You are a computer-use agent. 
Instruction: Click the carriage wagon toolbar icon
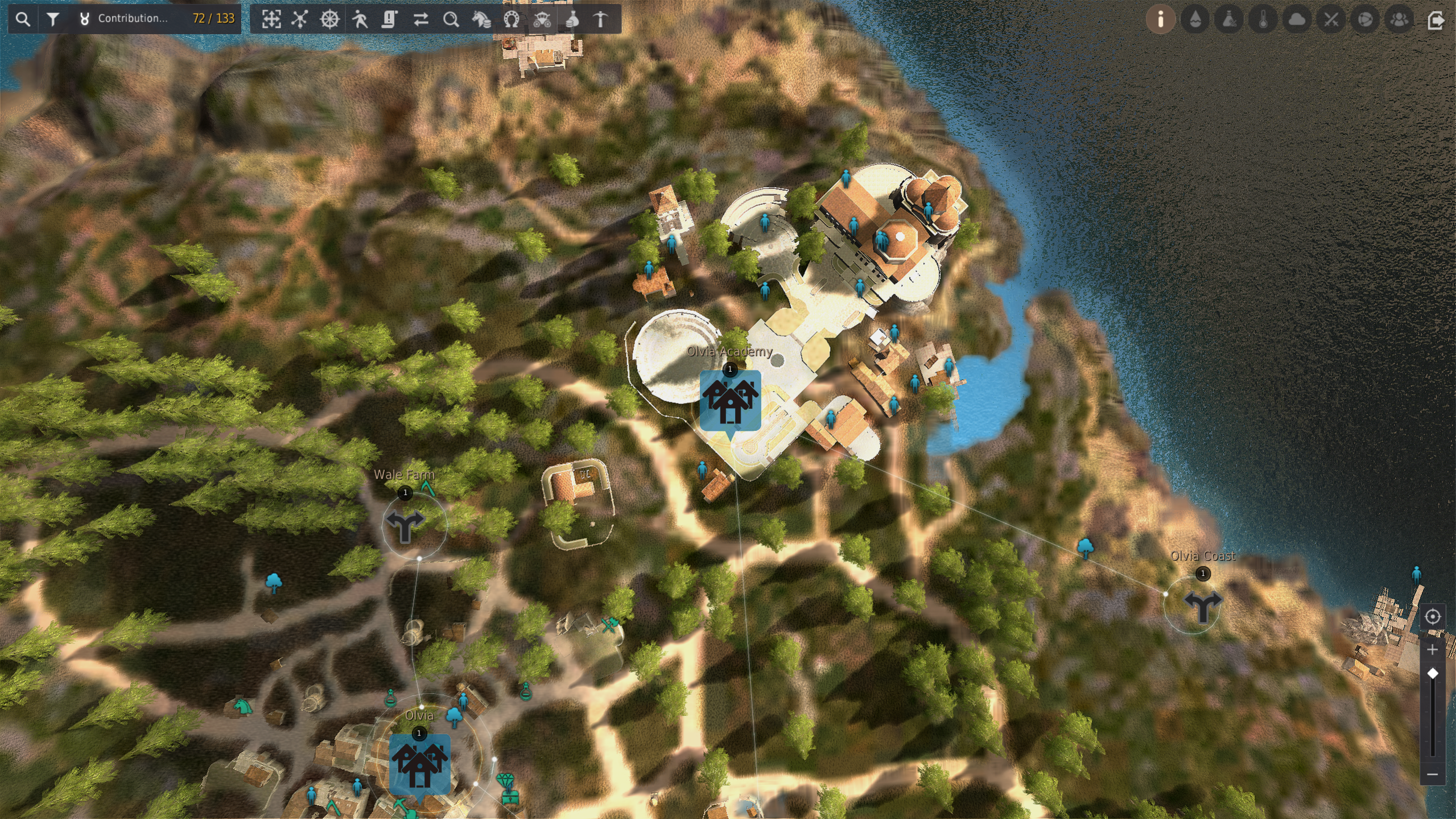point(542,19)
